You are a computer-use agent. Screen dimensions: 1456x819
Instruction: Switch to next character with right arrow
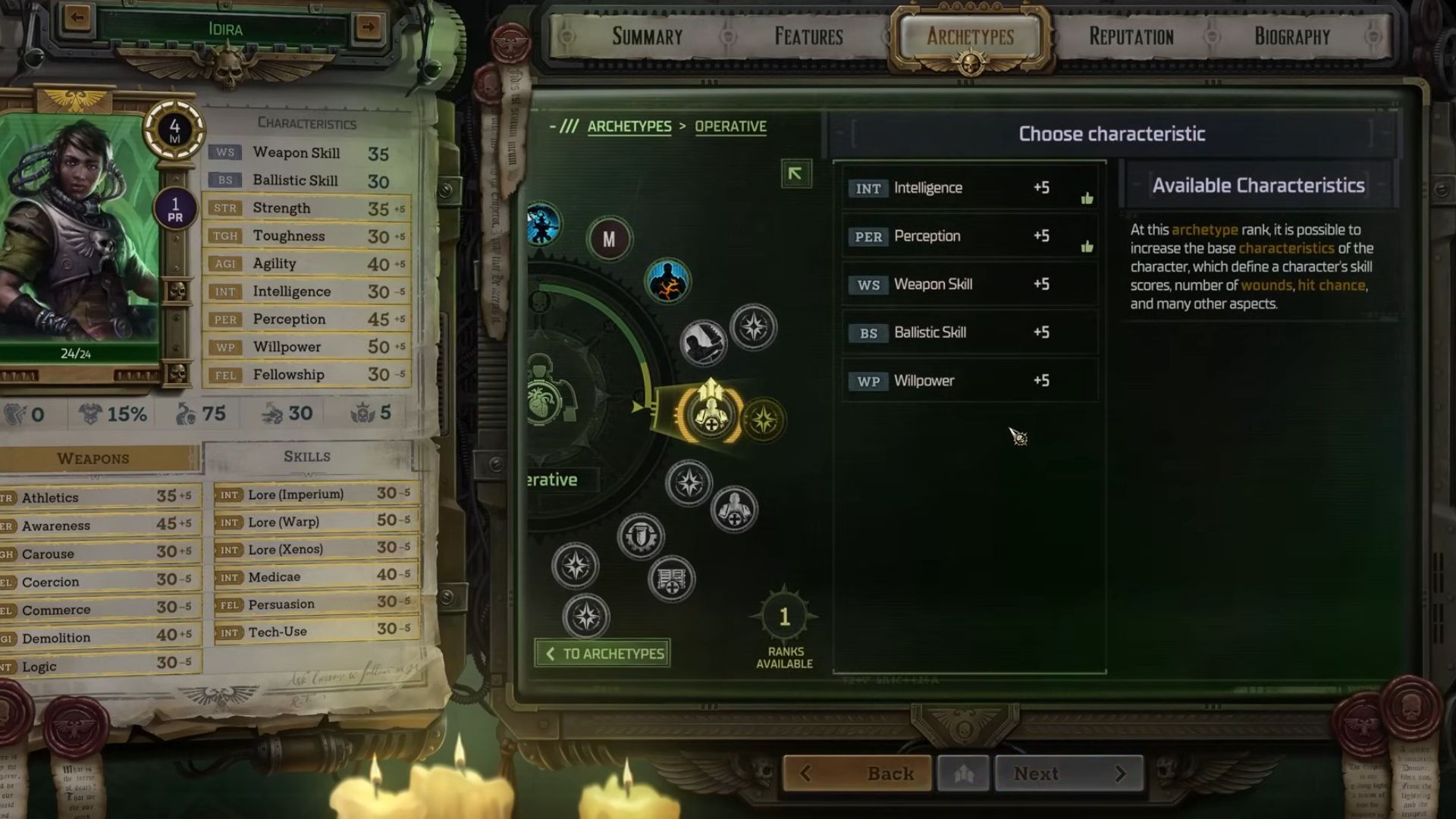coord(369,27)
